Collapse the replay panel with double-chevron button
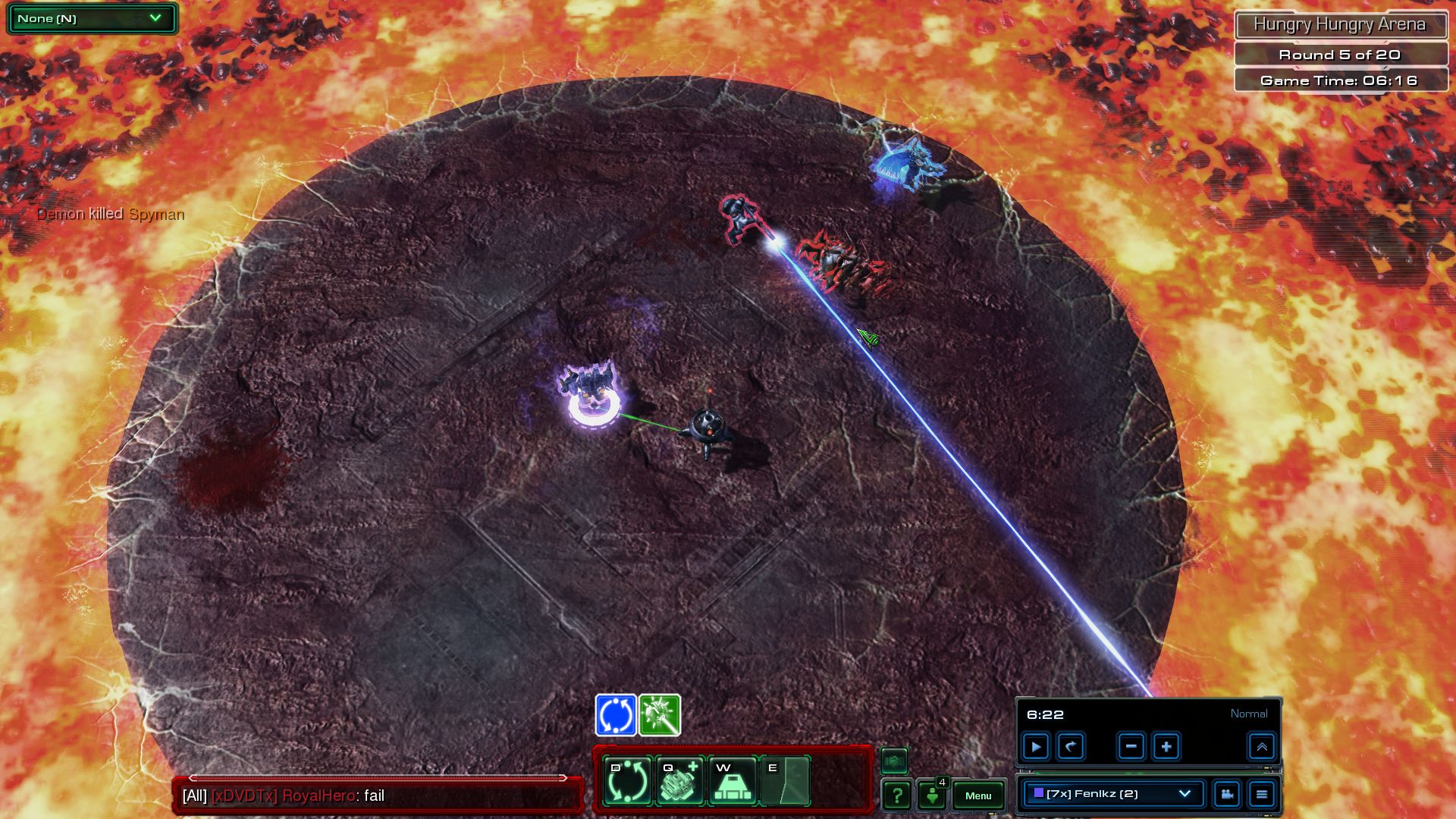1456x819 pixels. pyautogui.click(x=1262, y=747)
